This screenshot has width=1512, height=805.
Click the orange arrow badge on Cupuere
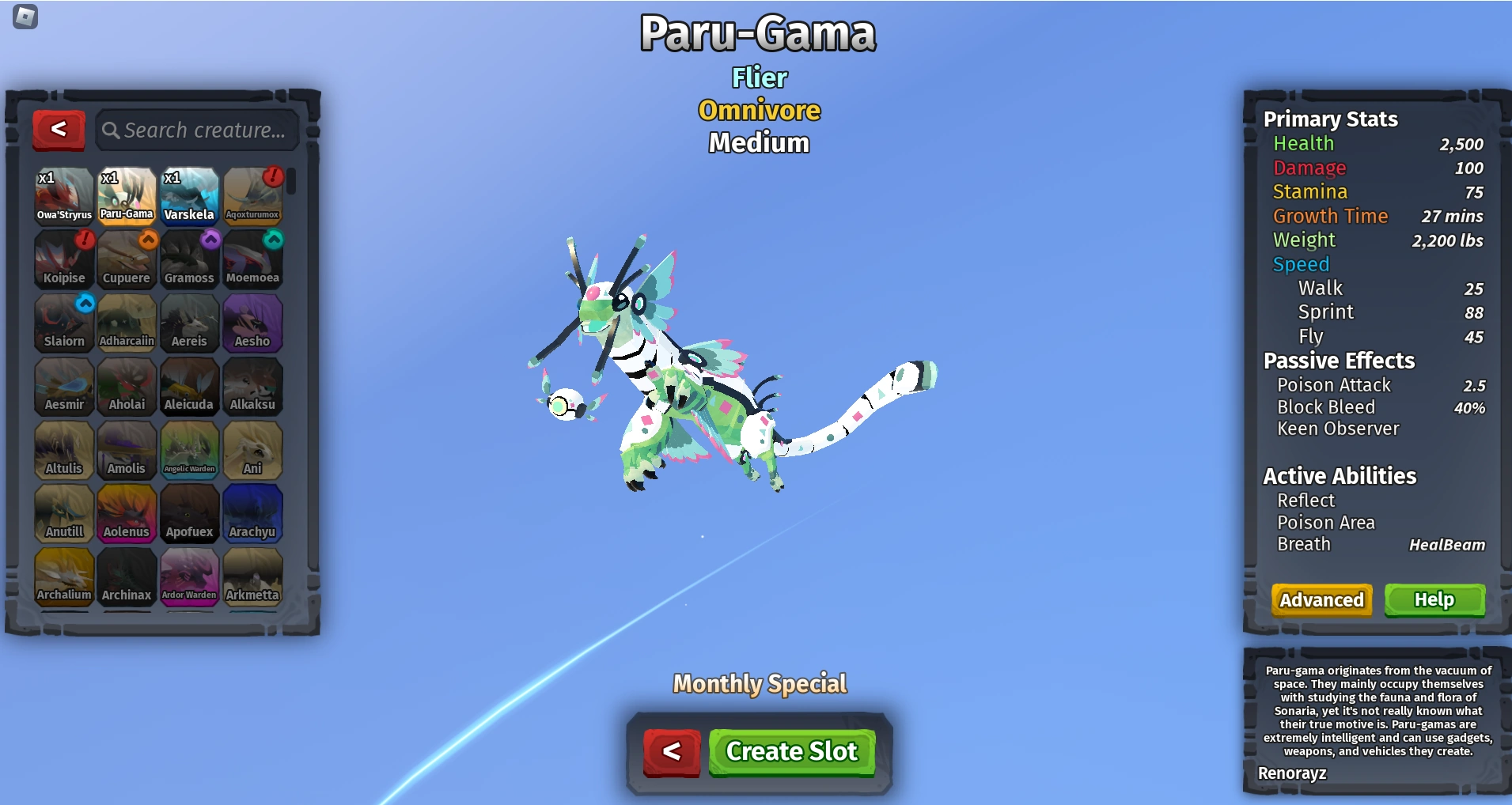[146, 240]
